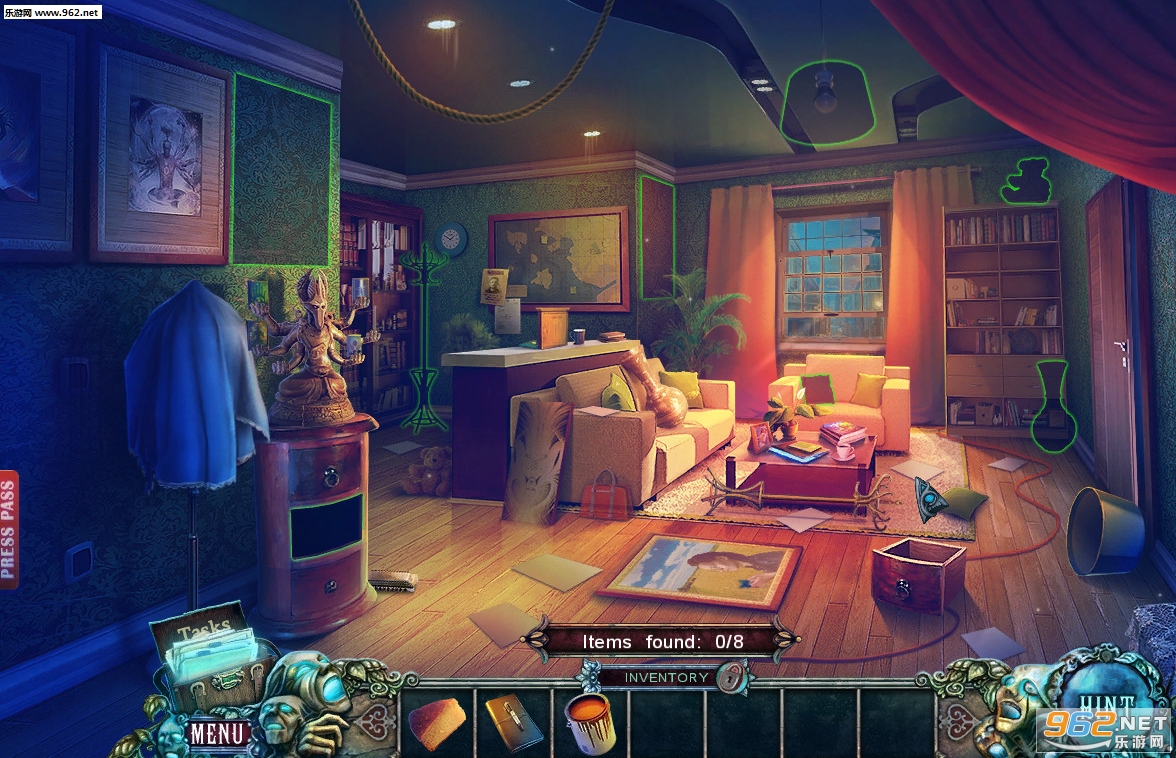Choose the orange paint bucket slot
1176x758 pixels.
[x=590, y=722]
